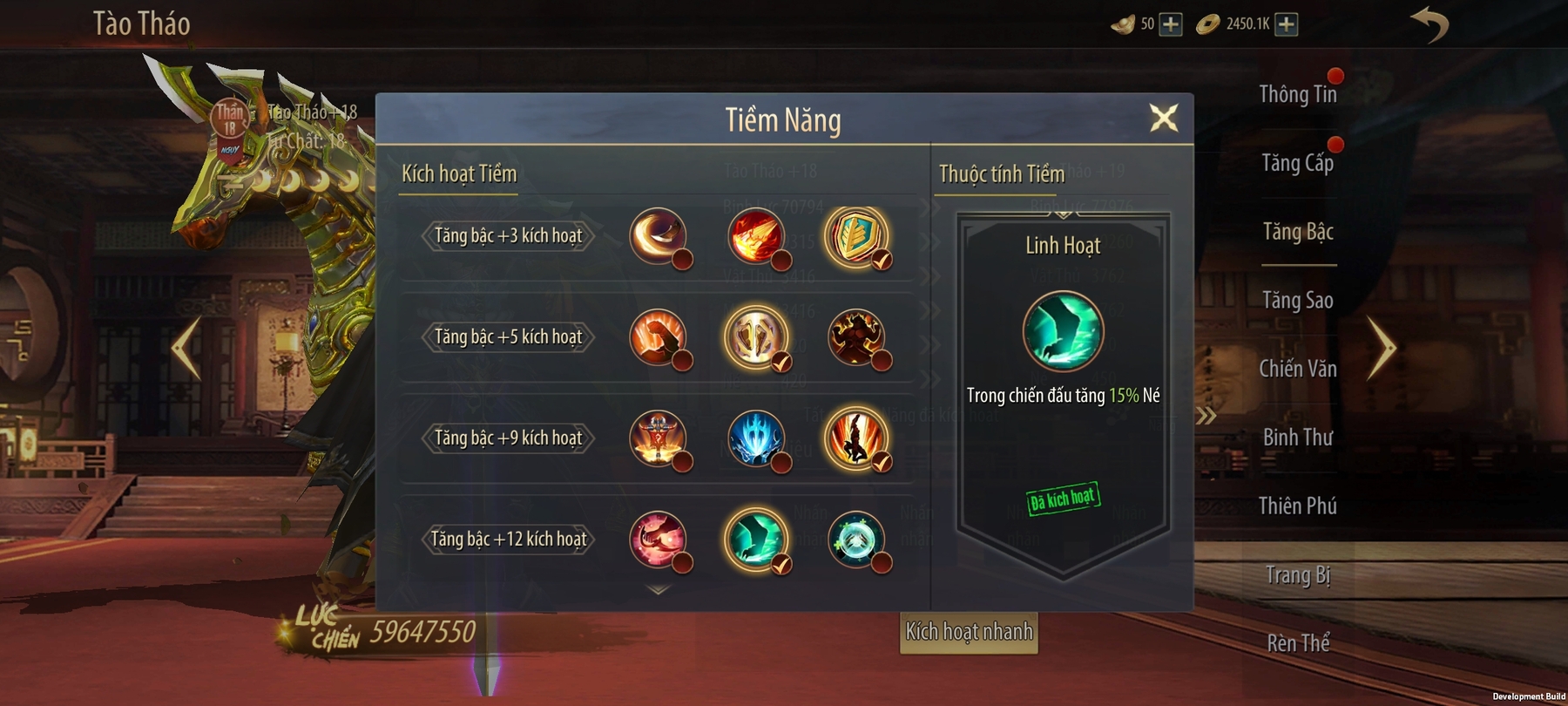Switch to the previous hero with the left arrow

coord(186,349)
